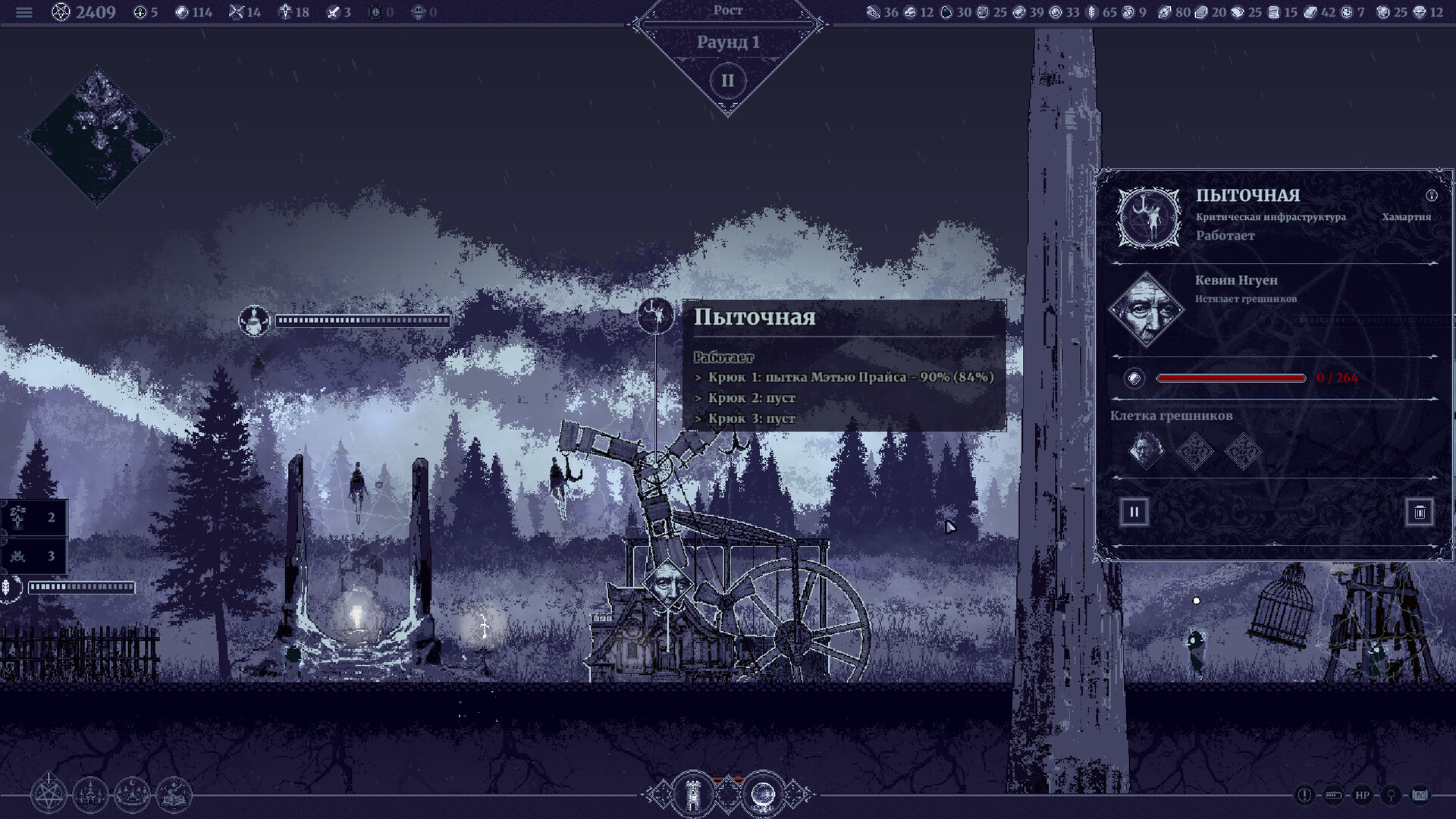Select Кевин Нгуен's worker portrait
The width and height of the screenshot is (1456, 819).
(1146, 309)
